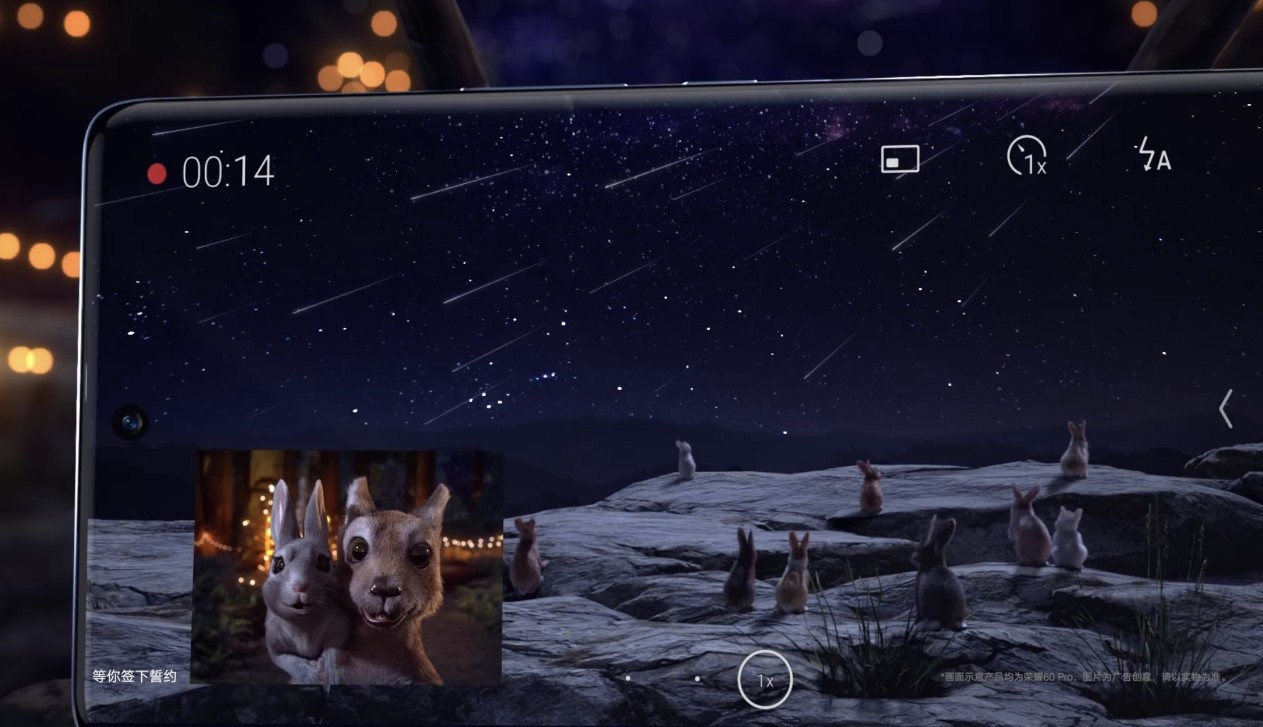This screenshot has width=1263, height=727.
Task: Expand the side panel arrow
Action: (1226, 408)
